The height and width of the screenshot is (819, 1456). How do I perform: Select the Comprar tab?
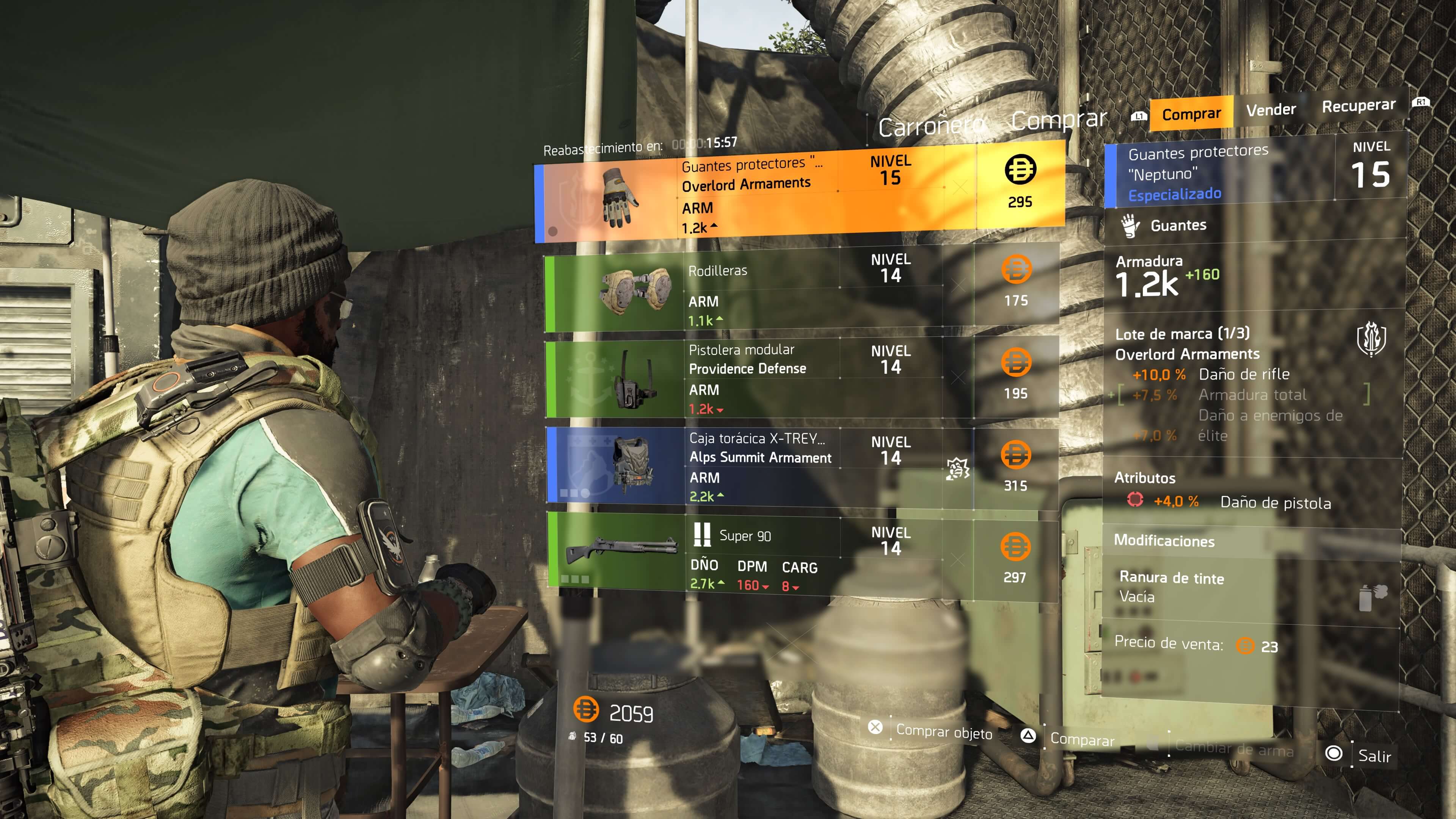click(1192, 113)
